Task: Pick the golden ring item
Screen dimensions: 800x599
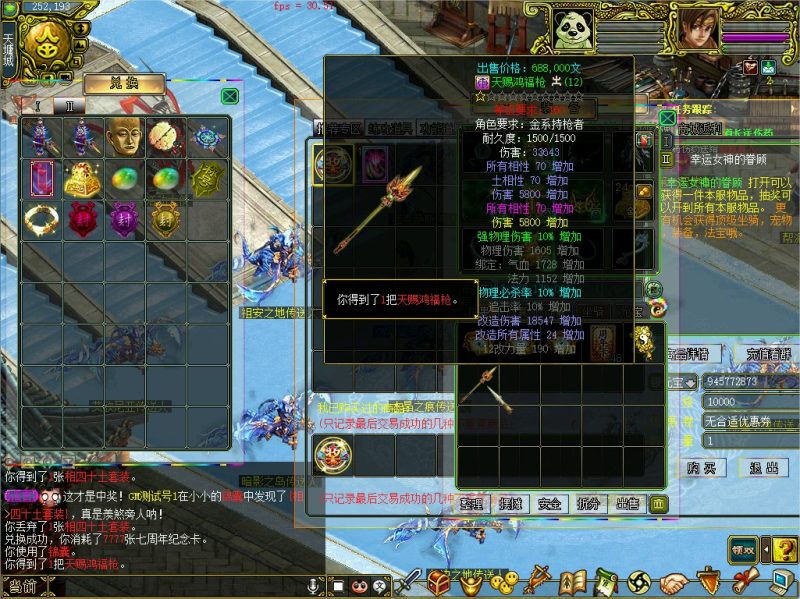Action: pyautogui.click(x=39, y=218)
